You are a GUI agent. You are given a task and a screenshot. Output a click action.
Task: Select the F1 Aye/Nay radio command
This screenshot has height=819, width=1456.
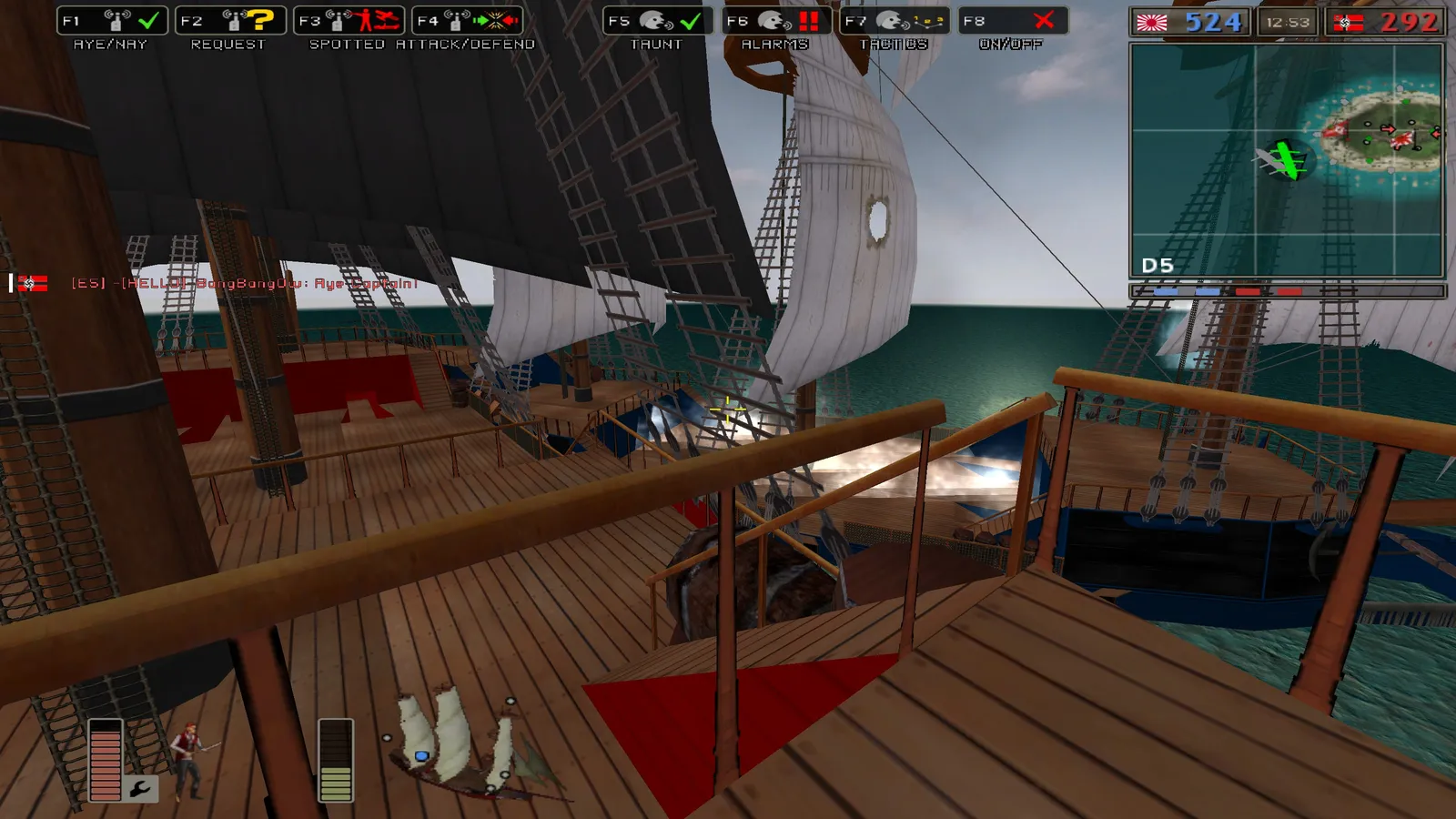pos(112,21)
